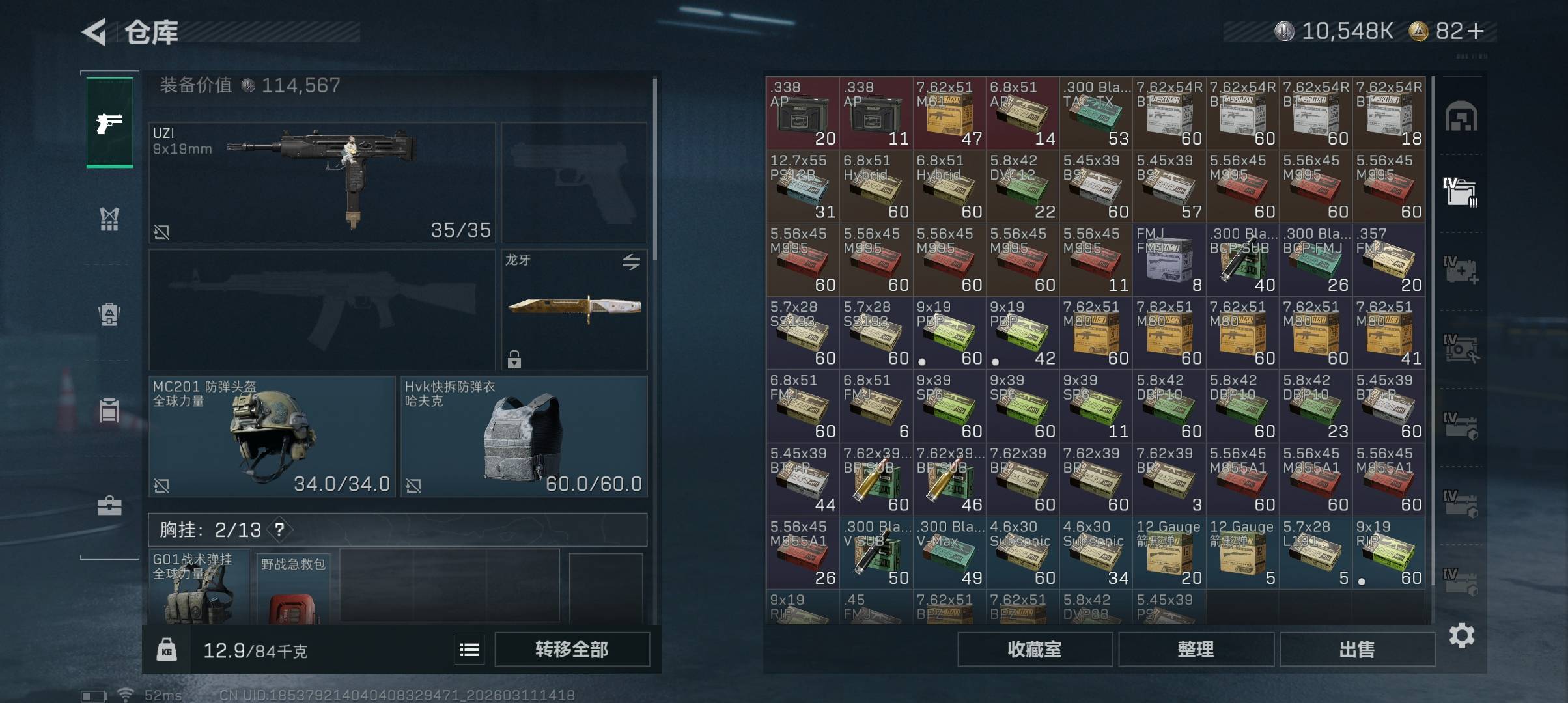This screenshot has width=1568, height=703.
Task: Pick the 12.7x55 PS12B ammo stack
Action: click(802, 186)
